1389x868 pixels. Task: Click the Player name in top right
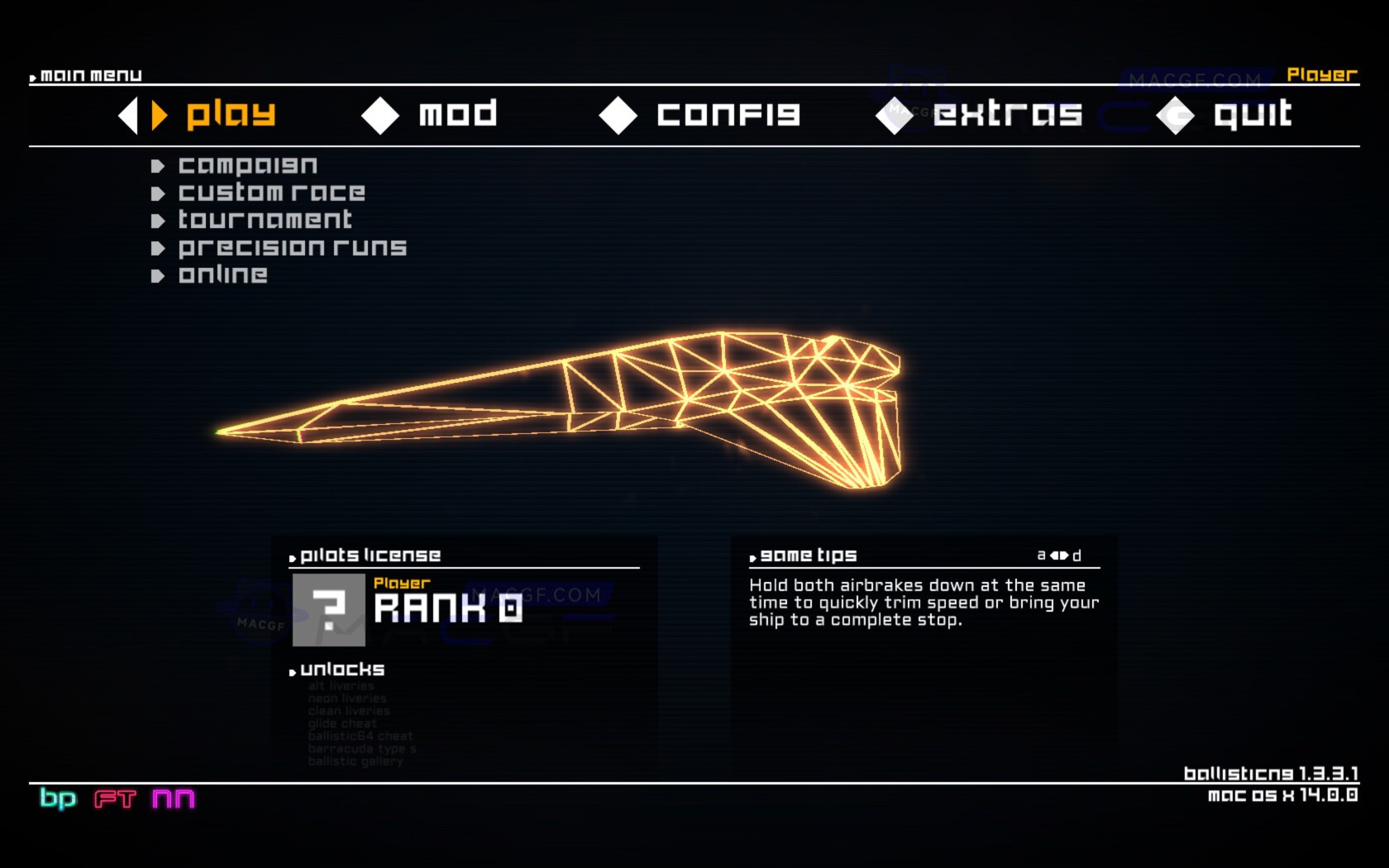point(1320,74)
